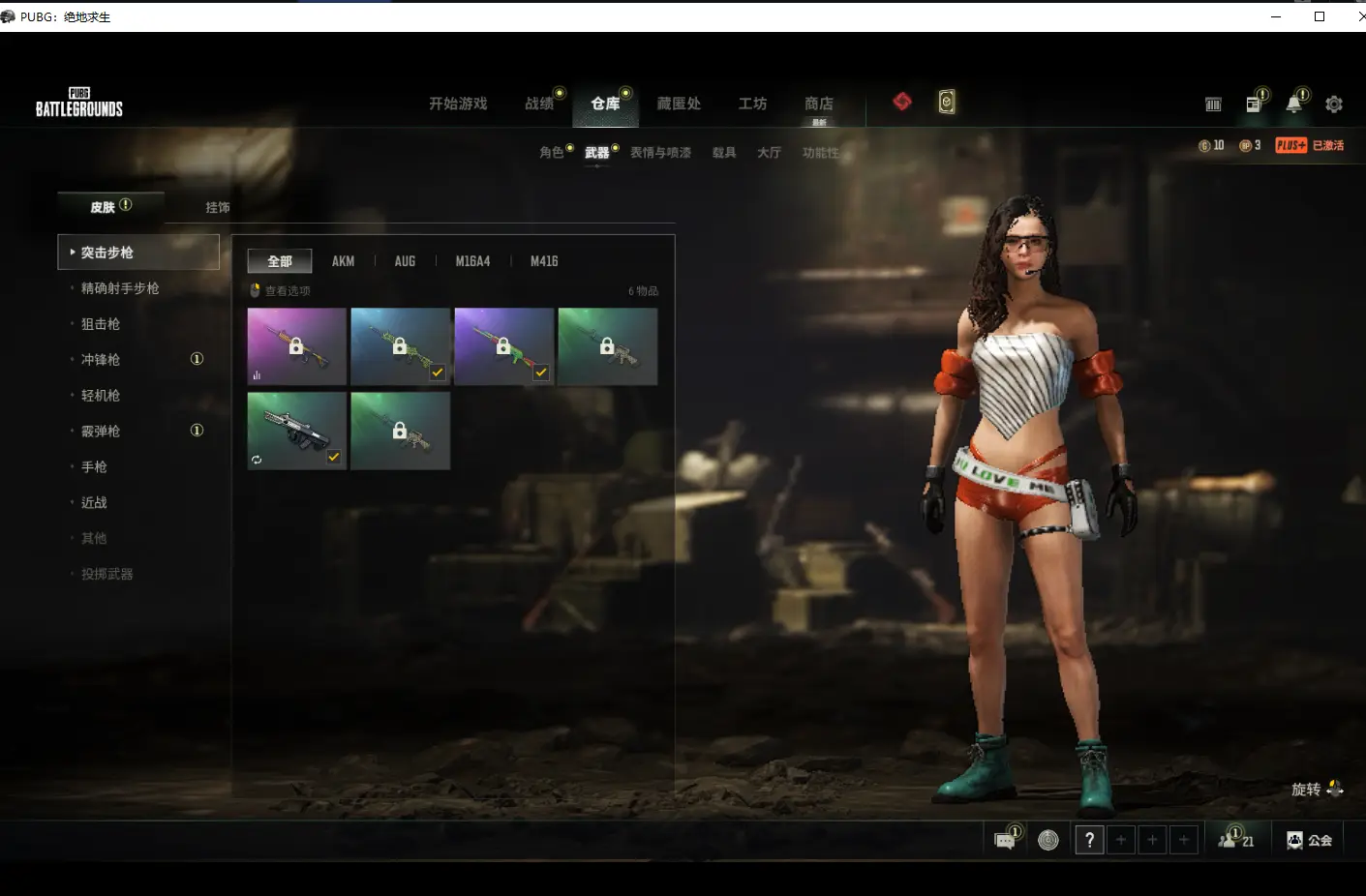Select the 角色 character sub-tab
Screen dimensions: 1366x896
pos(552,153)
